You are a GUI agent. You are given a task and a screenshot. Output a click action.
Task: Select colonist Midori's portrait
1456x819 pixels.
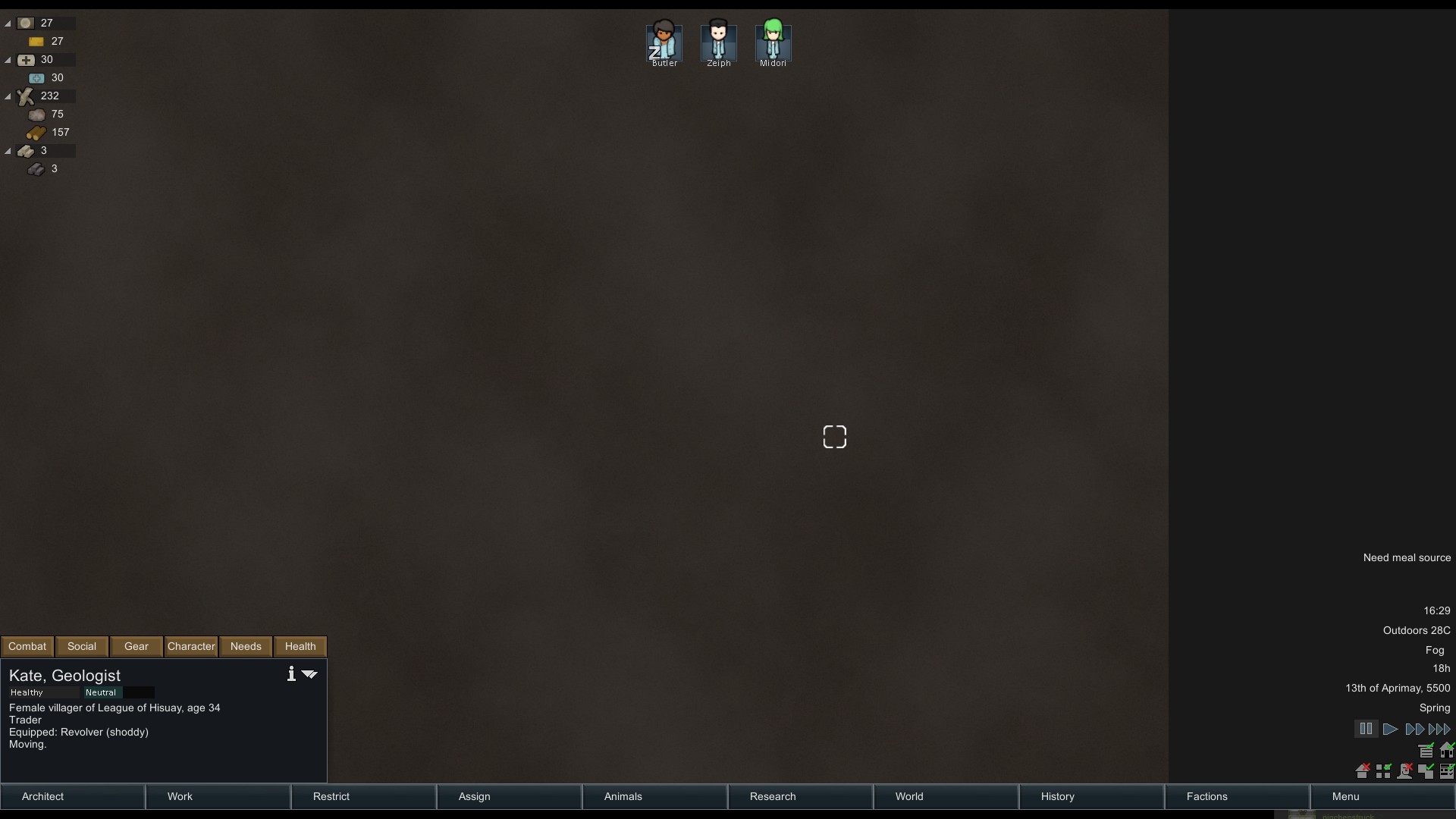[x=773, y=42]
